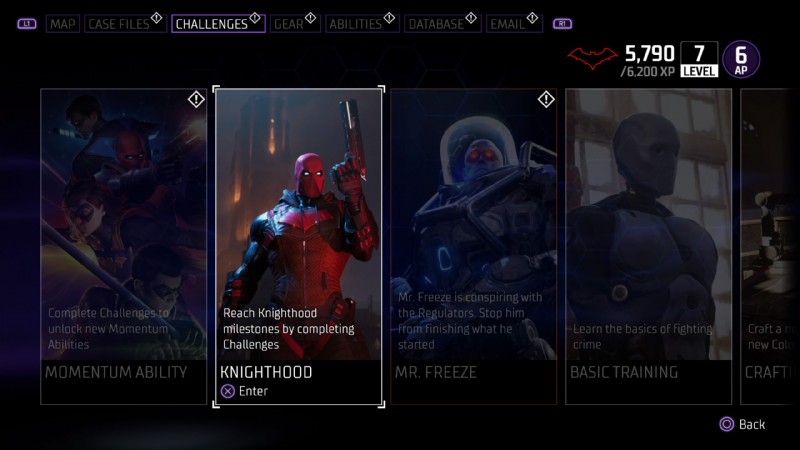Choose the Momentum Ability challenge card

coord(123,246)
